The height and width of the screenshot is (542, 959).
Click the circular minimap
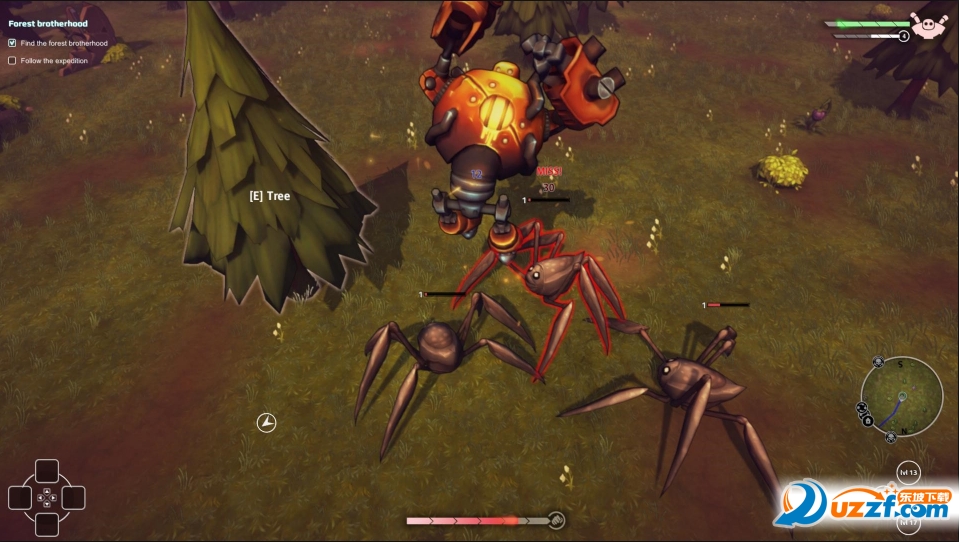coord(901,397)
